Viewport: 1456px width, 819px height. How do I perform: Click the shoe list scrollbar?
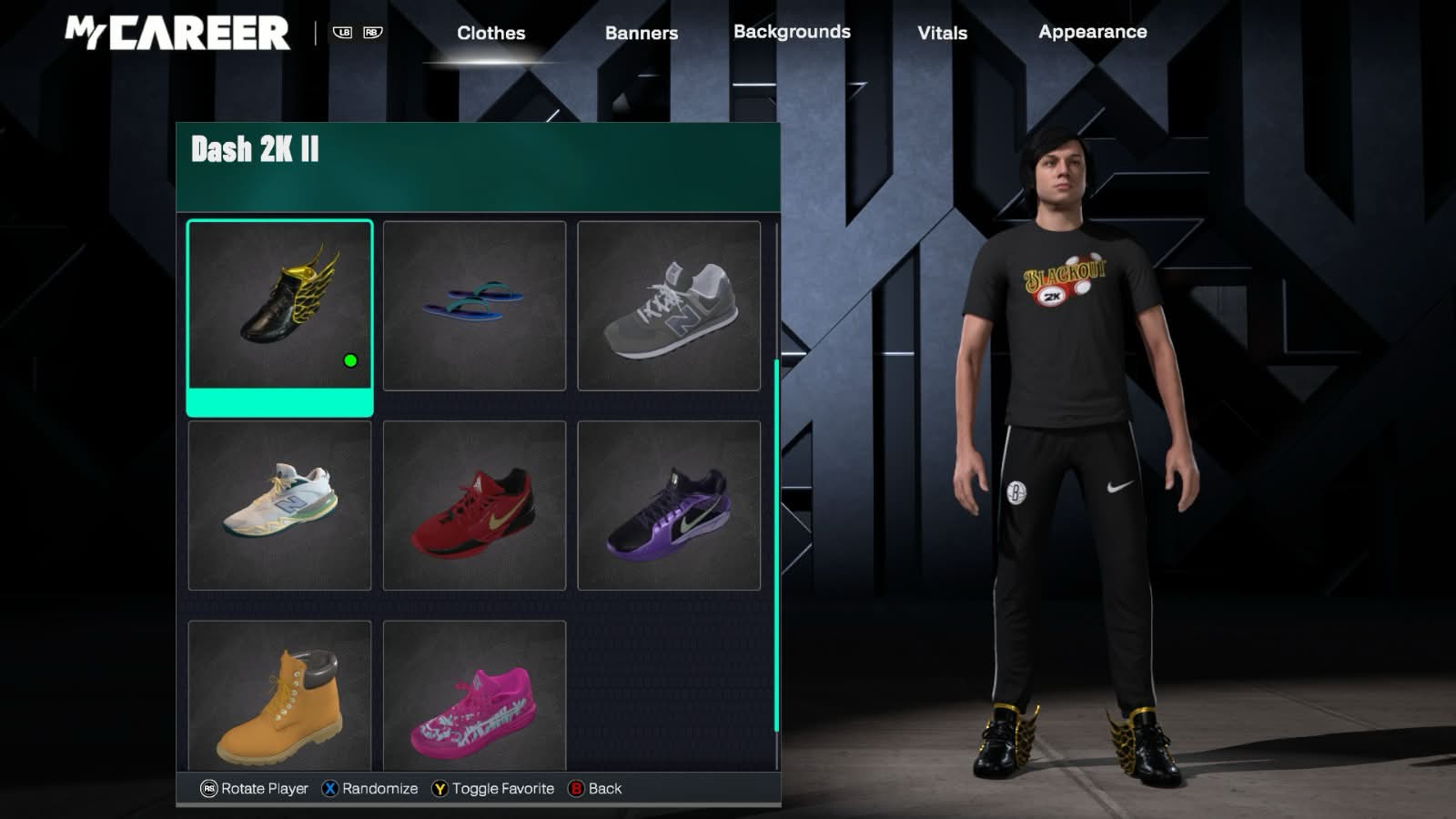(x=776, y=546)
